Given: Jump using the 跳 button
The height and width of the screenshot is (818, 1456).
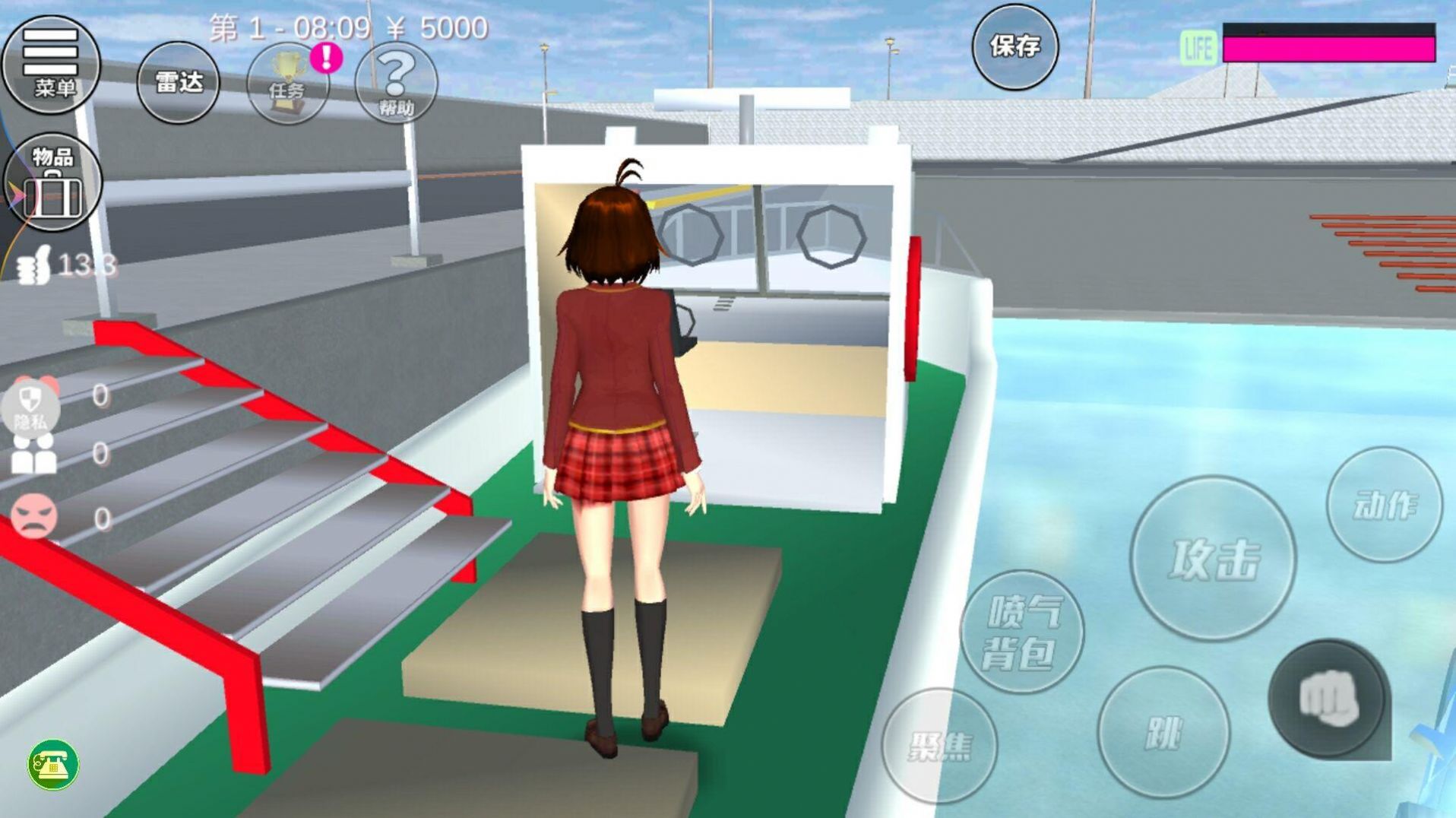Looking at the screenshot, I should 1163,732.
